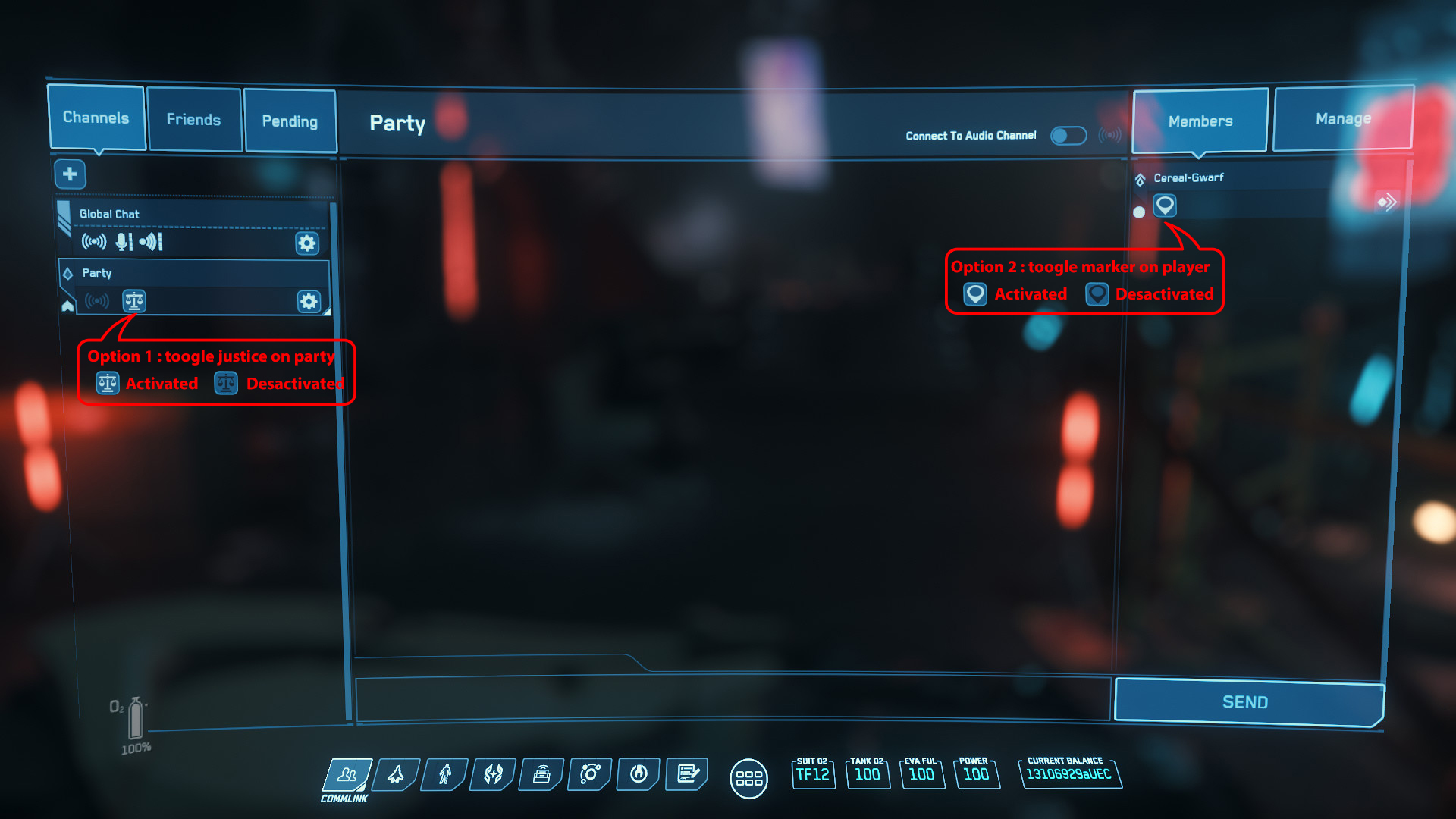This screenshot has width=1456, height=819.
Task: Mute the Global Chat microphone icon
Action: [x=123, y=243]
